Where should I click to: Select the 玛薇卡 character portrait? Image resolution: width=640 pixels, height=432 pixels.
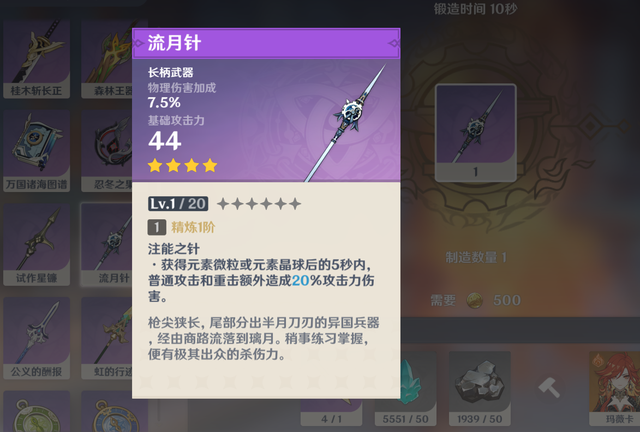click(x=612, y=385)
